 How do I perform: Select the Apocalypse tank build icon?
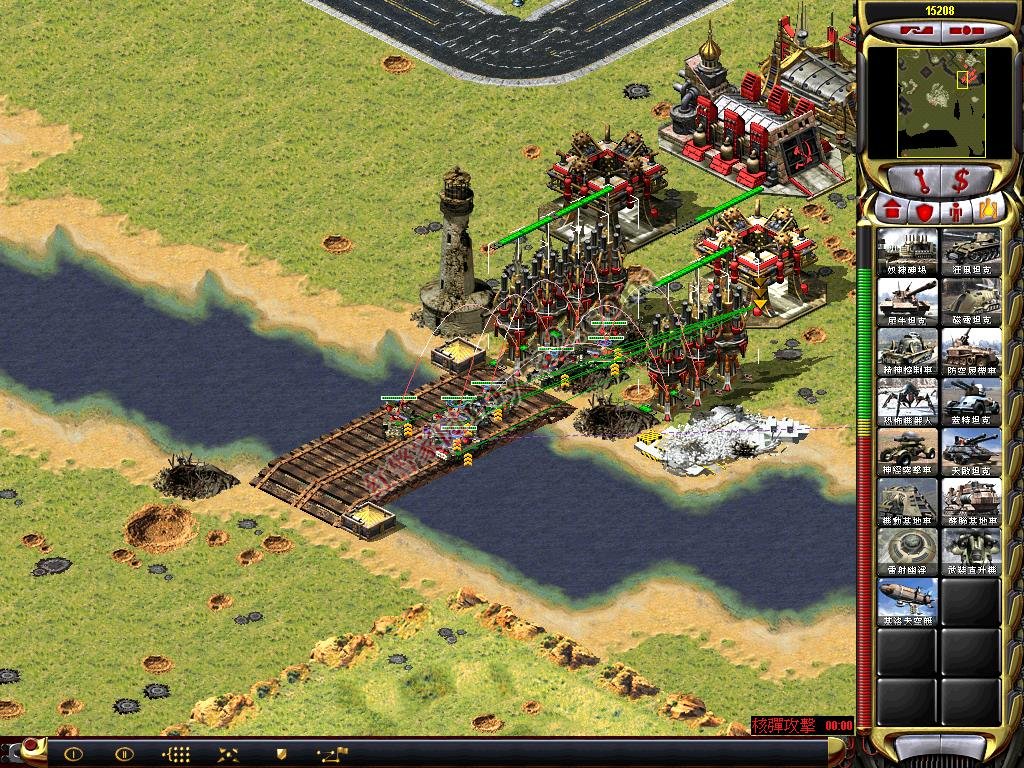pyautogui.click(x=970, y=451)
